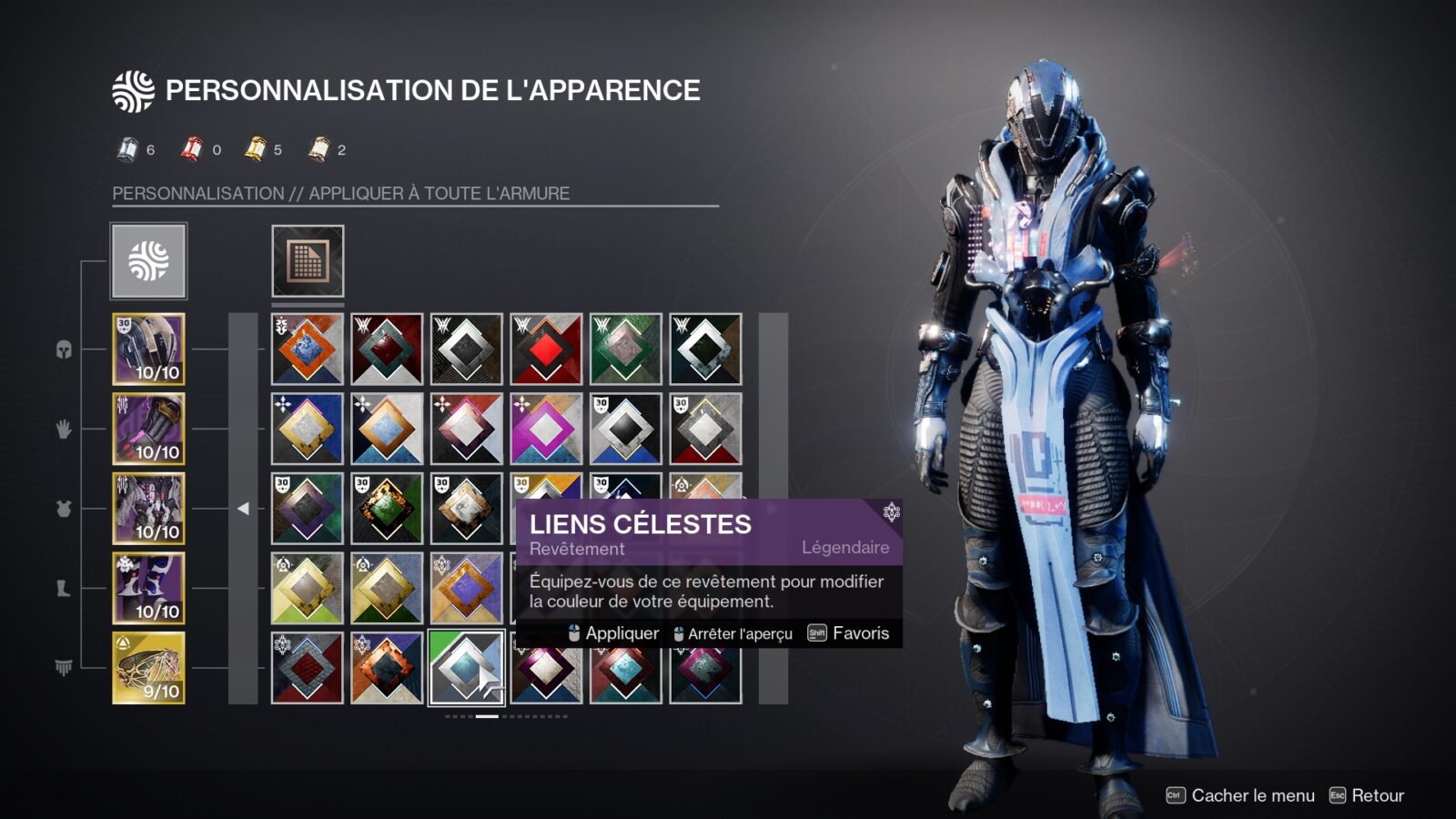Open the appearance customization swirl icon

(133, 88)
